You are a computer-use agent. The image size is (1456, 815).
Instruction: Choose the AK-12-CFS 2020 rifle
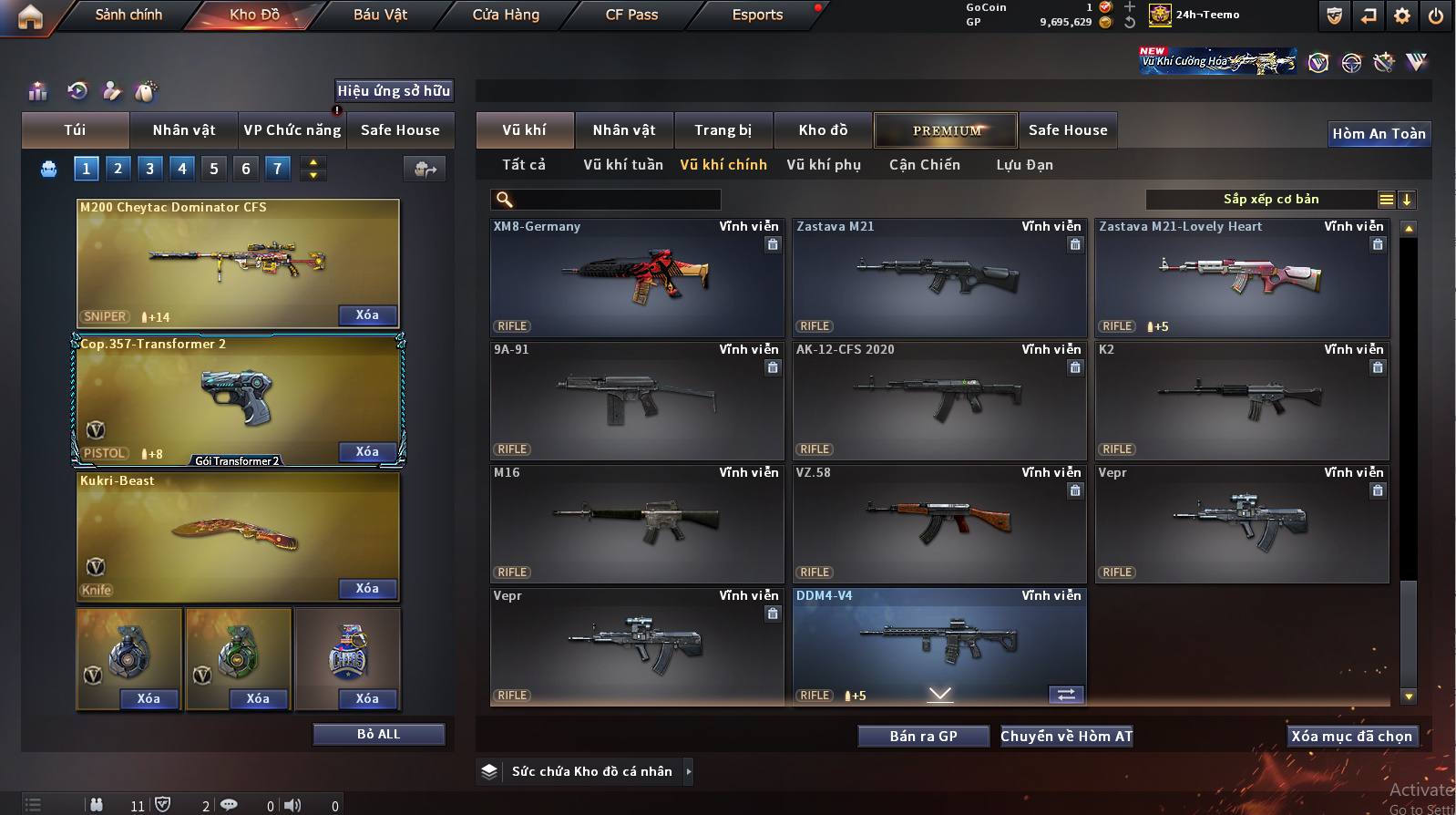pyautogui.click(x=939, y=401)
